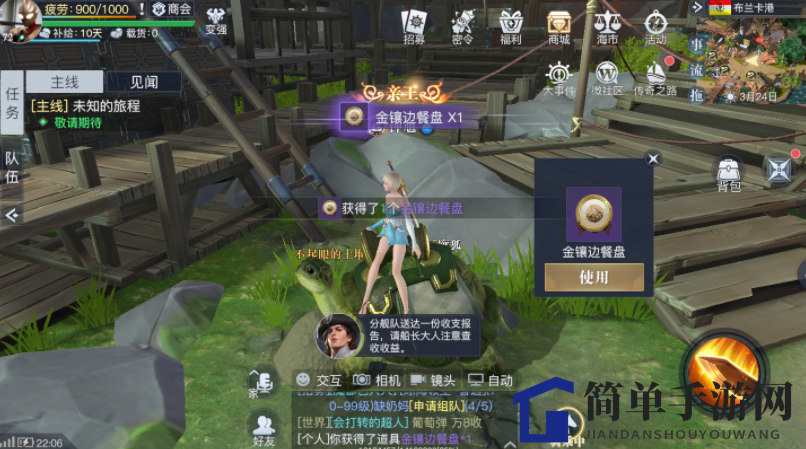Screen dimensions: 806x449
Task: Switch to the 见闻 tab
Action: (x=143, y=82)
